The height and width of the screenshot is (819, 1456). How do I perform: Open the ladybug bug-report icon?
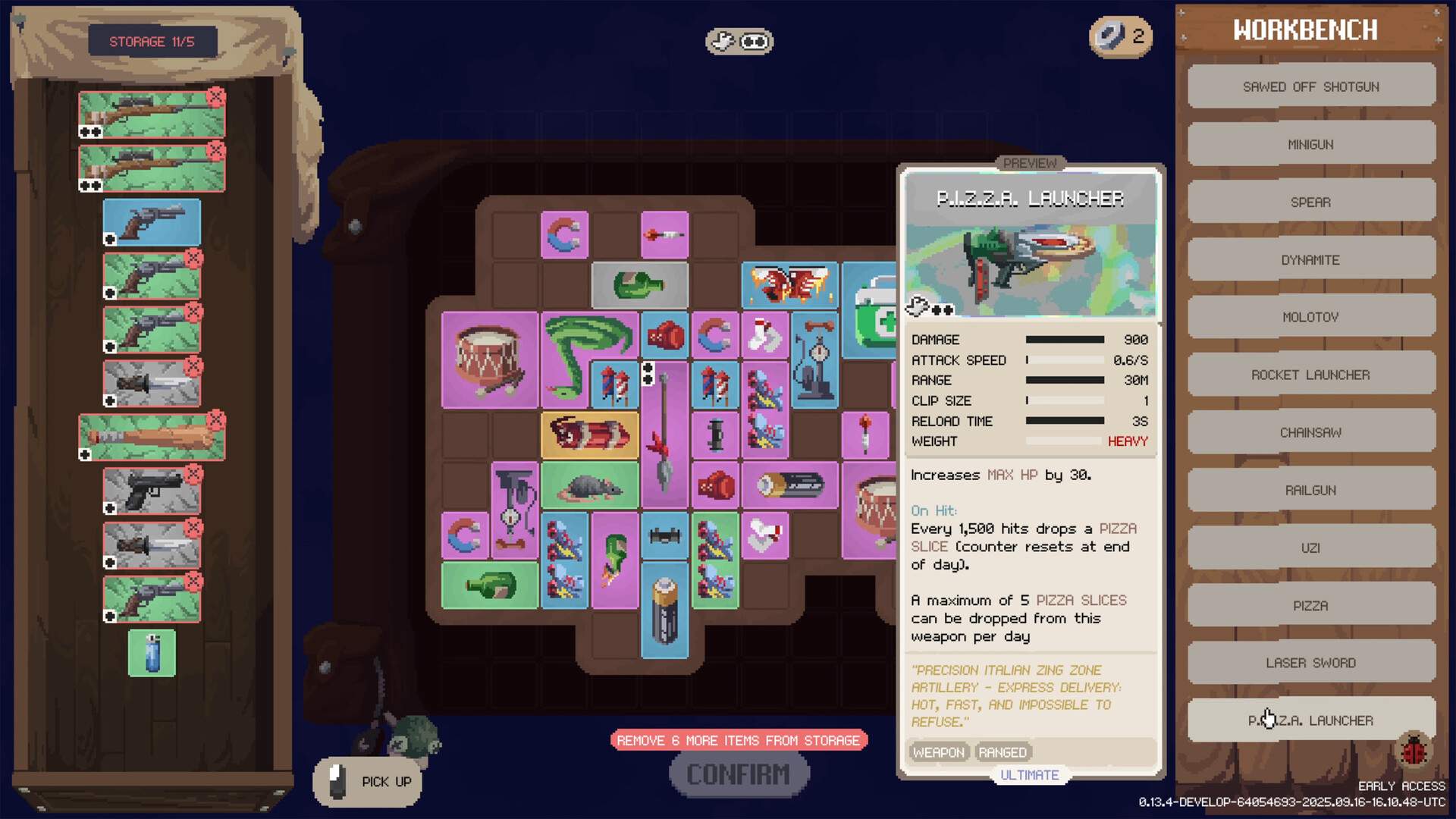point(1414,751)
